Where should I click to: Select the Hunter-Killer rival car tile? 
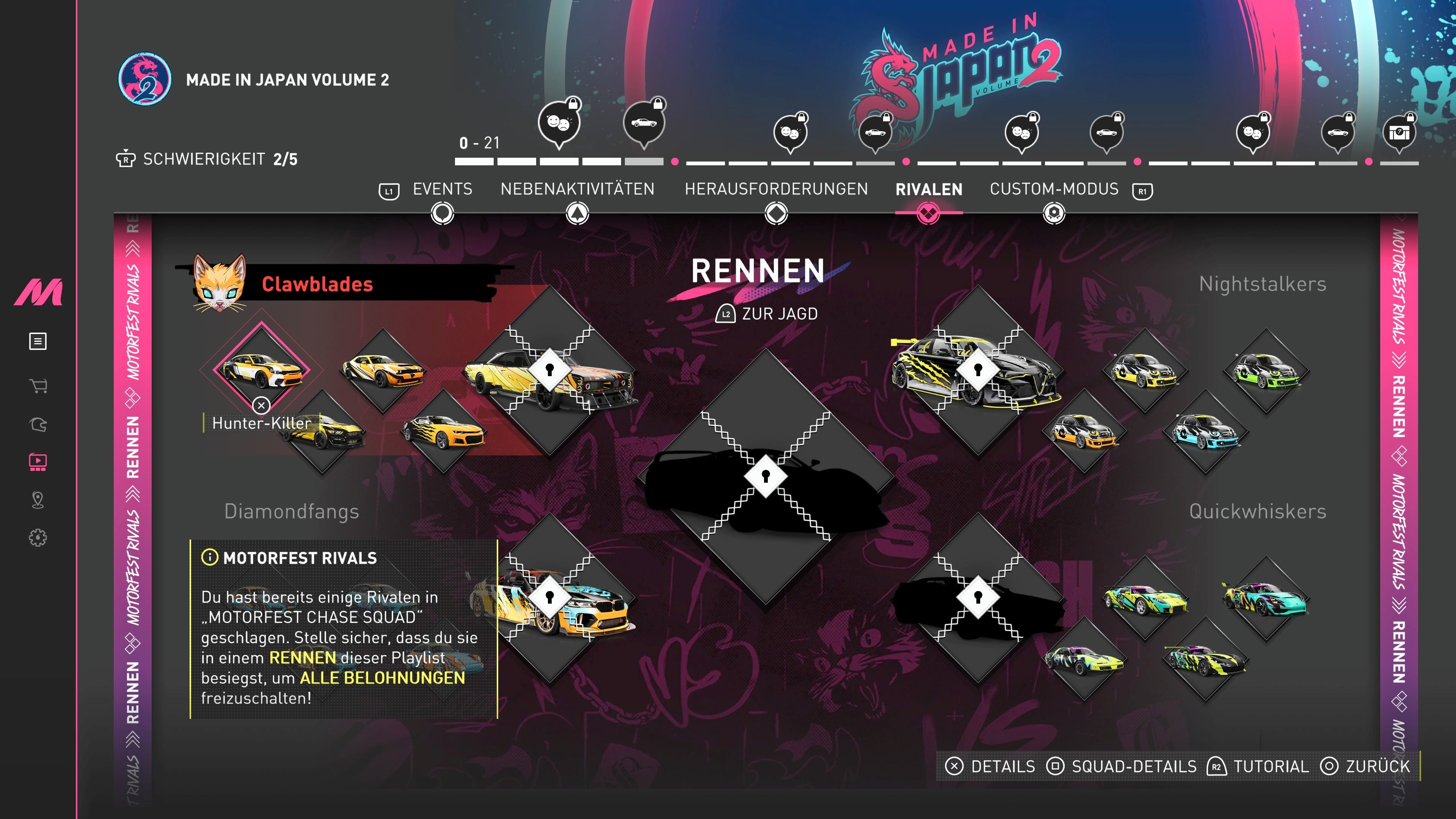pyautogui.click(x=261, y=371)
